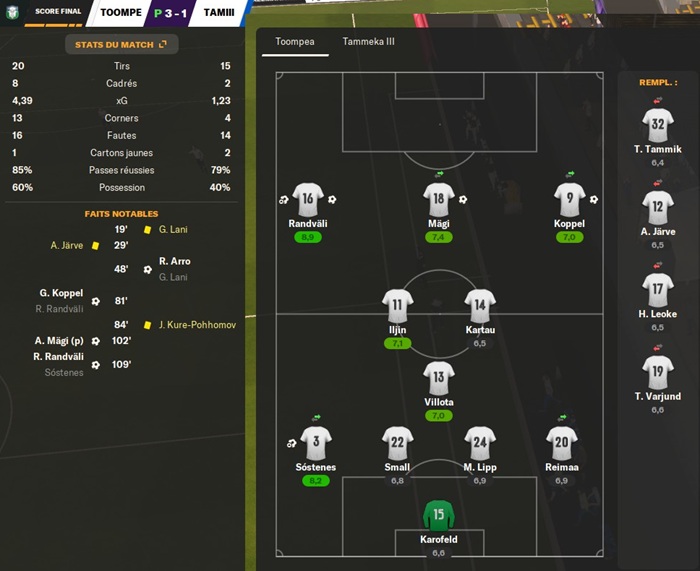
Task: Choose right-back Reimaa number 20
Action: pos(561,442)
